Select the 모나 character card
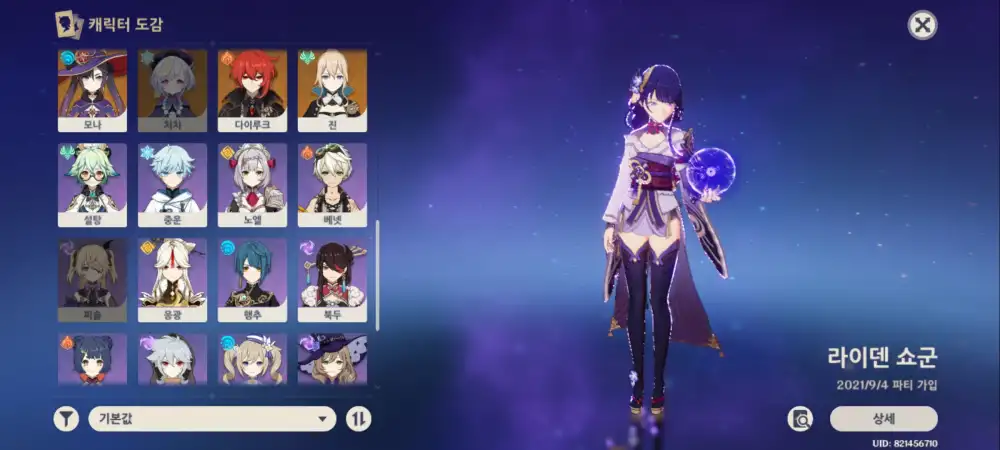Screen dimensions: 1000x450 91,91
